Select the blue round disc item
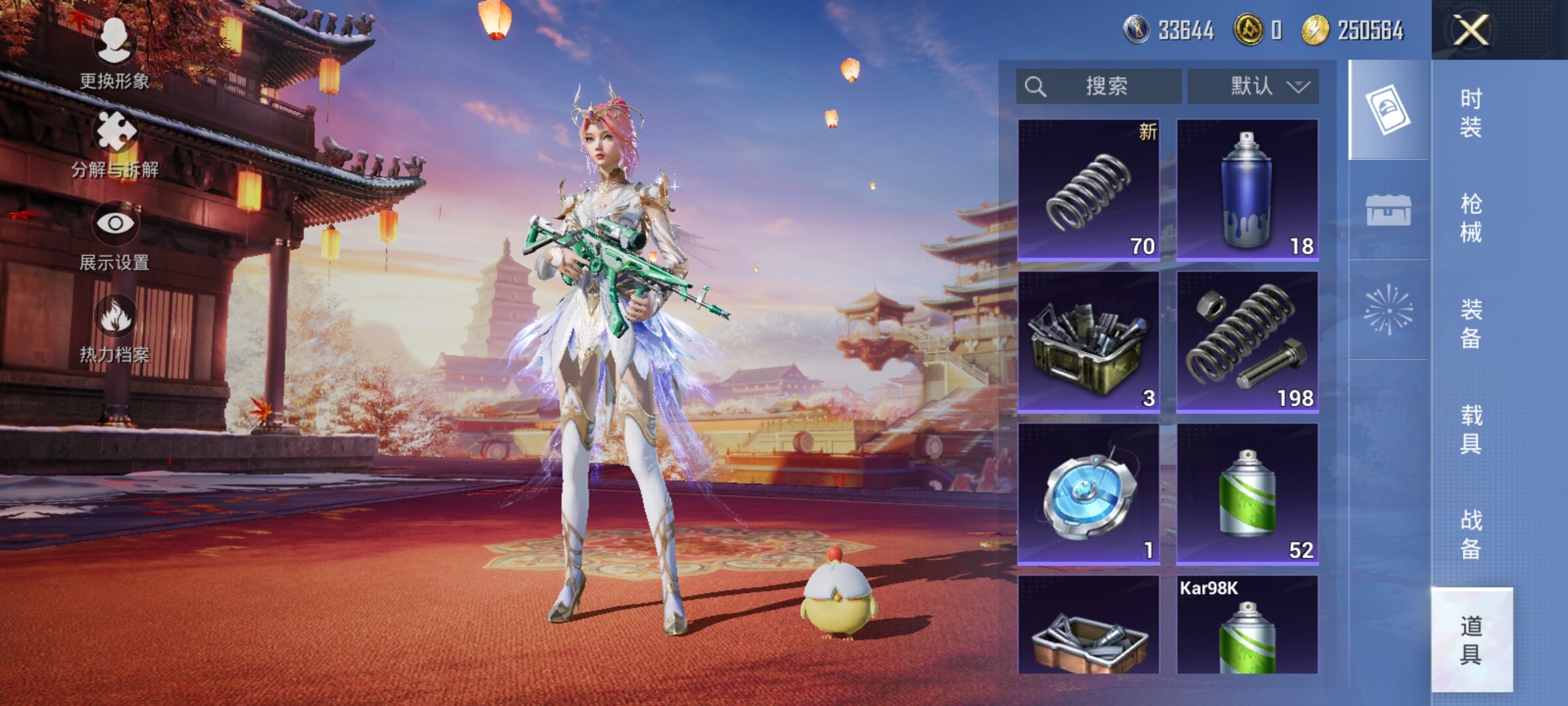 coord(1088,494)
